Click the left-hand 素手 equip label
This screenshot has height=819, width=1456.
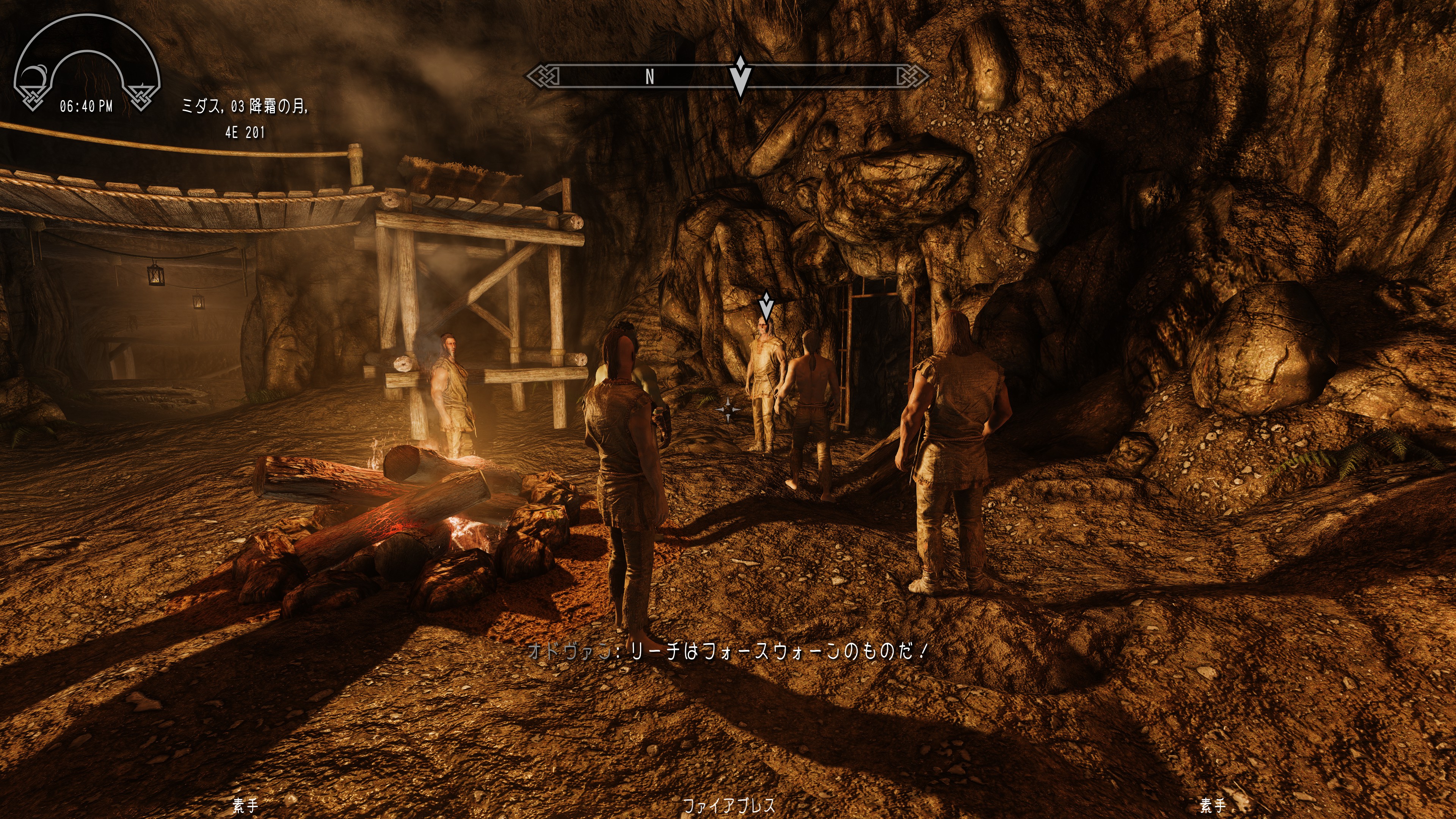pyautogui.click(x=246, y=805)
